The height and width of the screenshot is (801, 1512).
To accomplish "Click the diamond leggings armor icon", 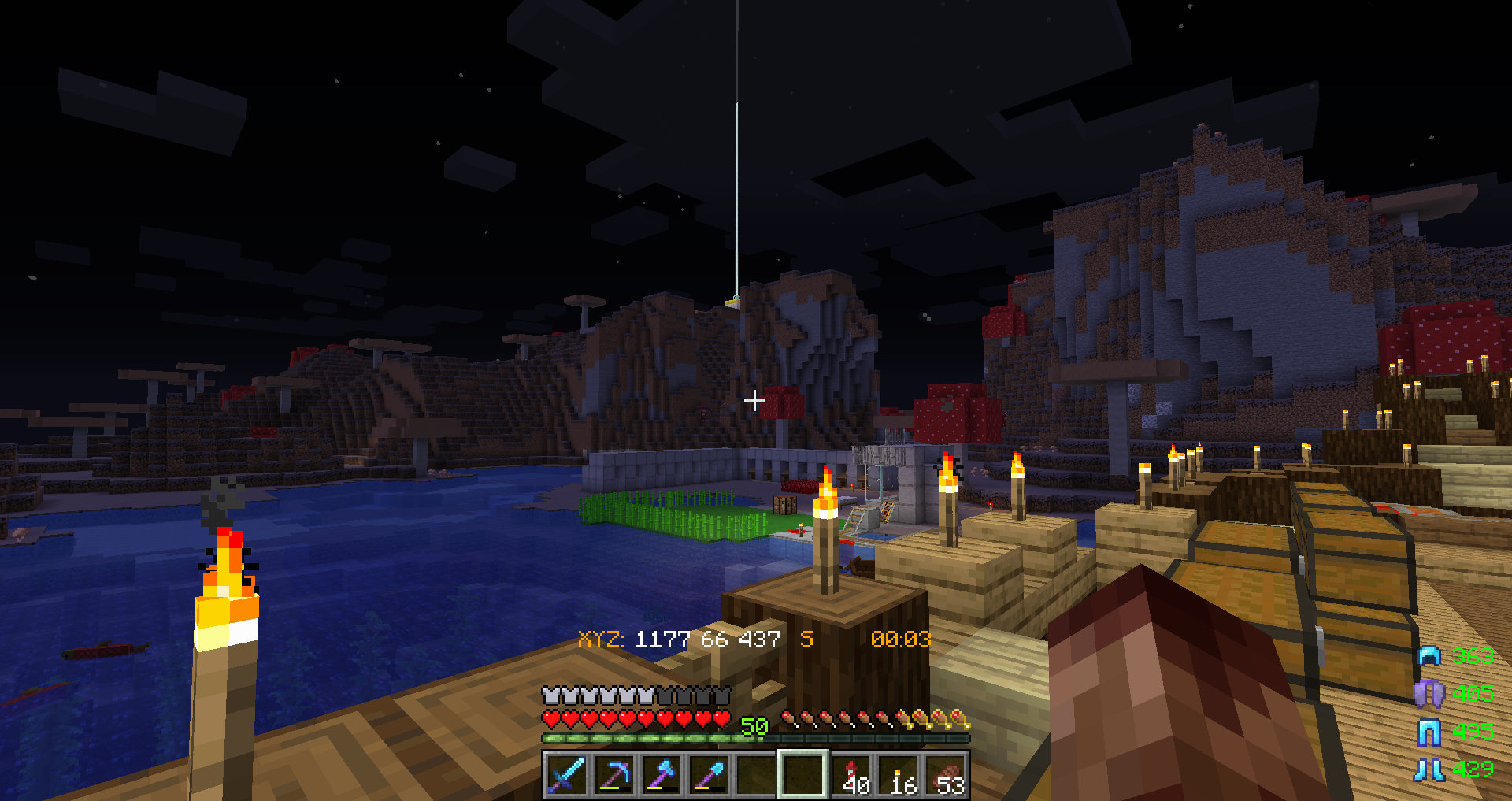I will click(1429, 732).
